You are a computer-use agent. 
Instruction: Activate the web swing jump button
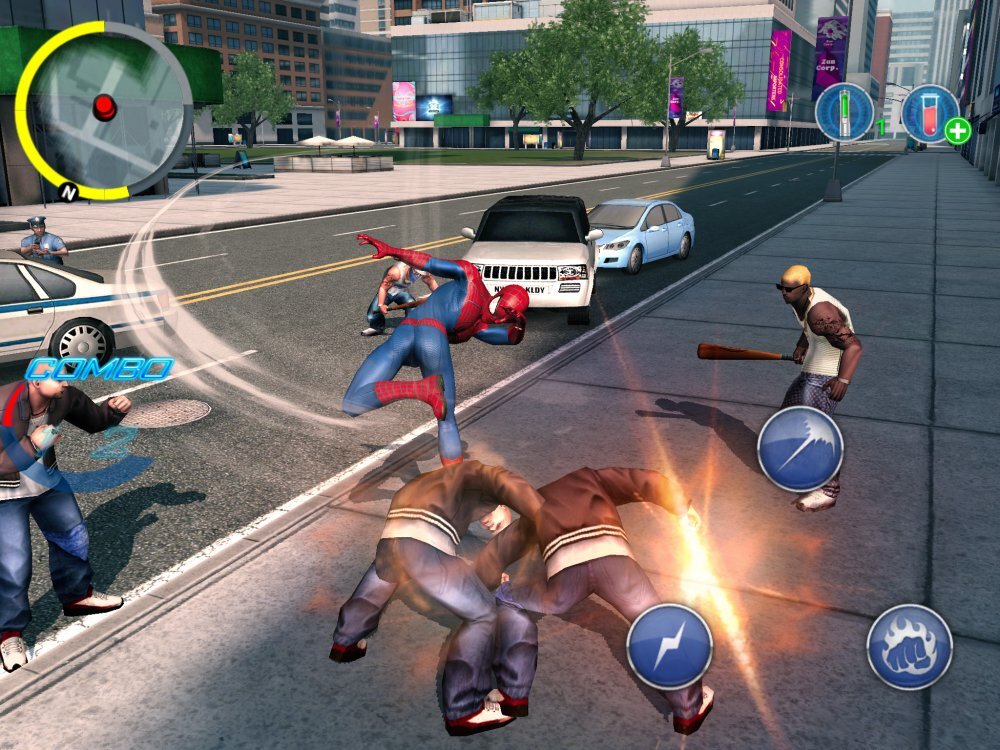[799, 448]
